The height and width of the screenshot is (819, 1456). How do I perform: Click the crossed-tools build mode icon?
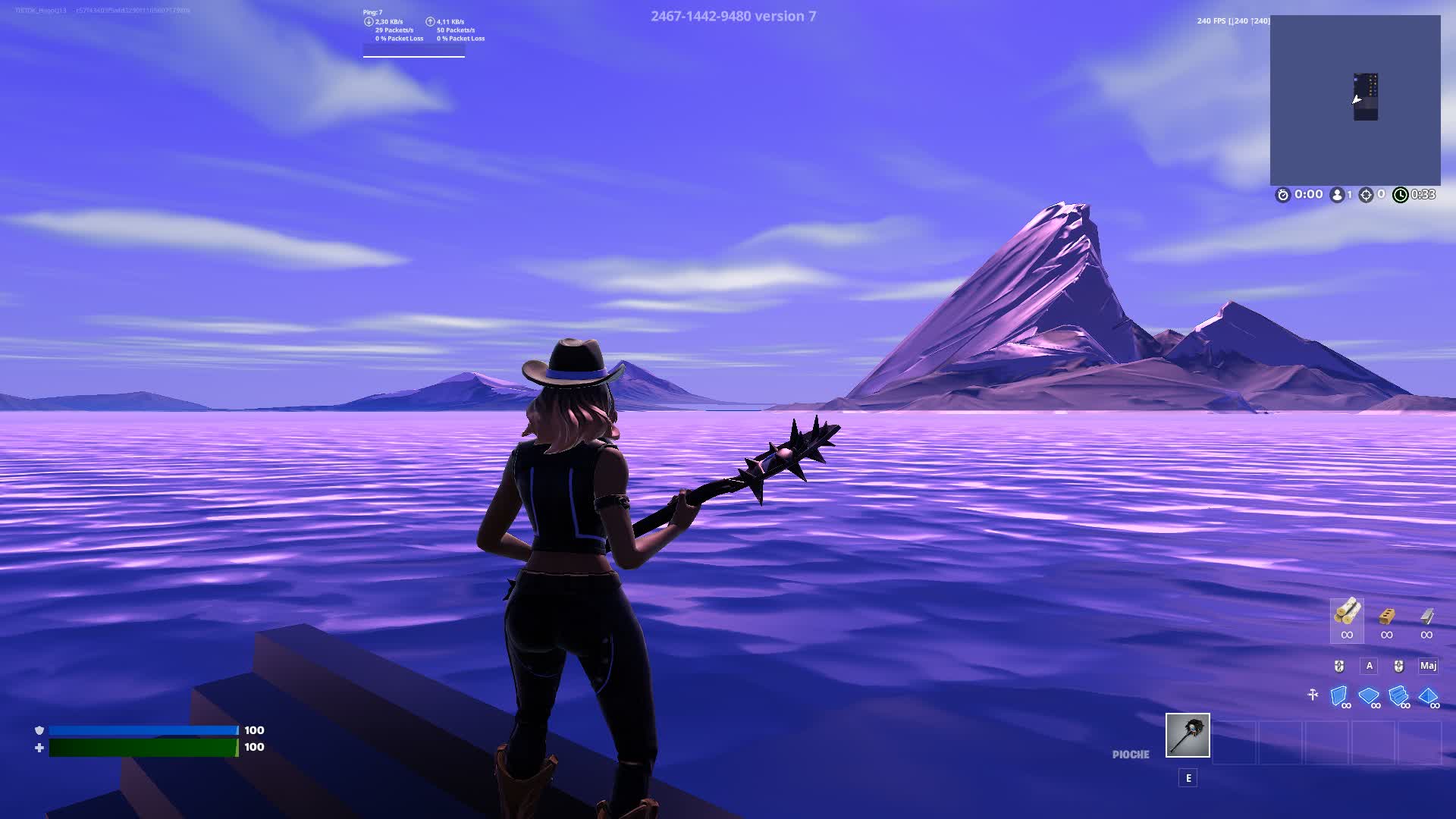(x=1313, y=695)
